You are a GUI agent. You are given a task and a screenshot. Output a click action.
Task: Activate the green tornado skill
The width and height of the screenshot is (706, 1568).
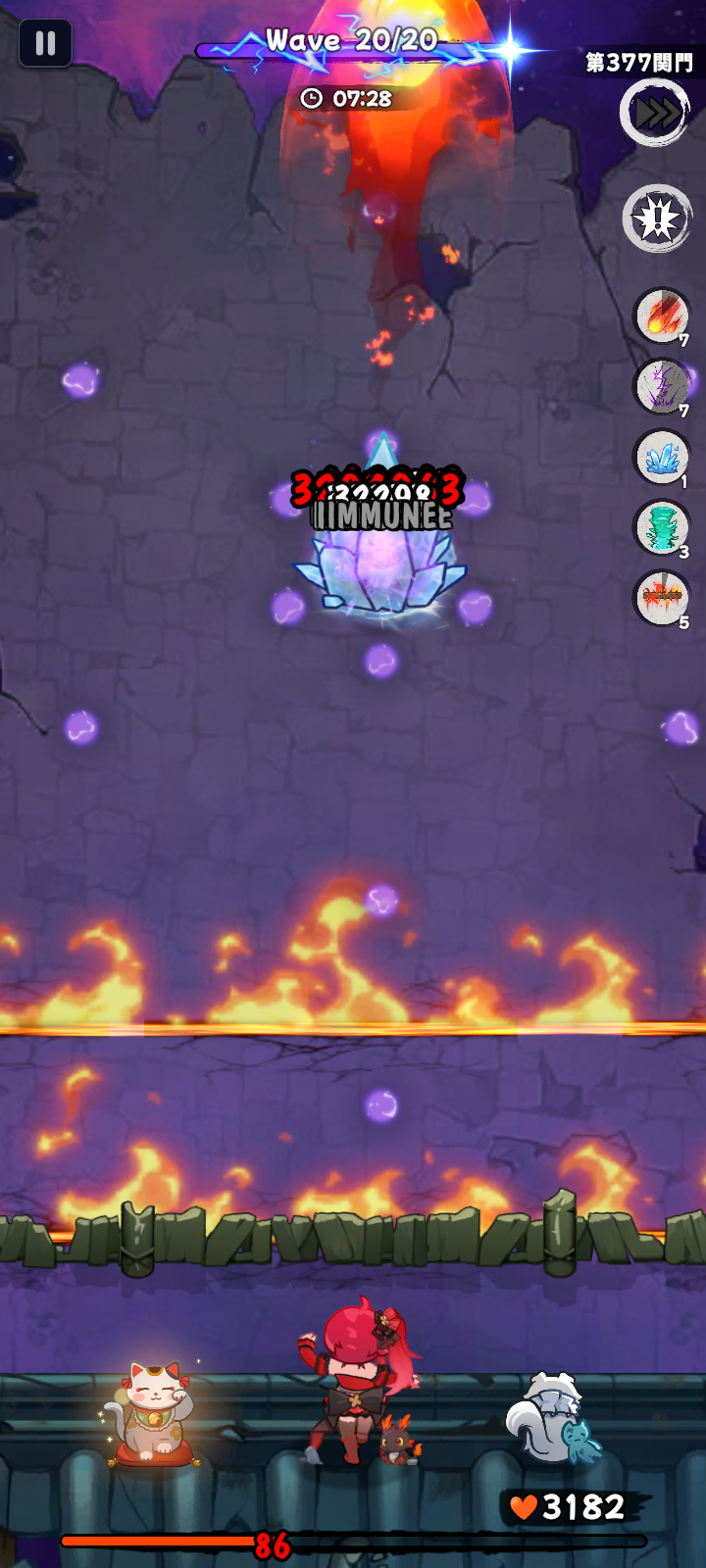[x=662, y=527]
